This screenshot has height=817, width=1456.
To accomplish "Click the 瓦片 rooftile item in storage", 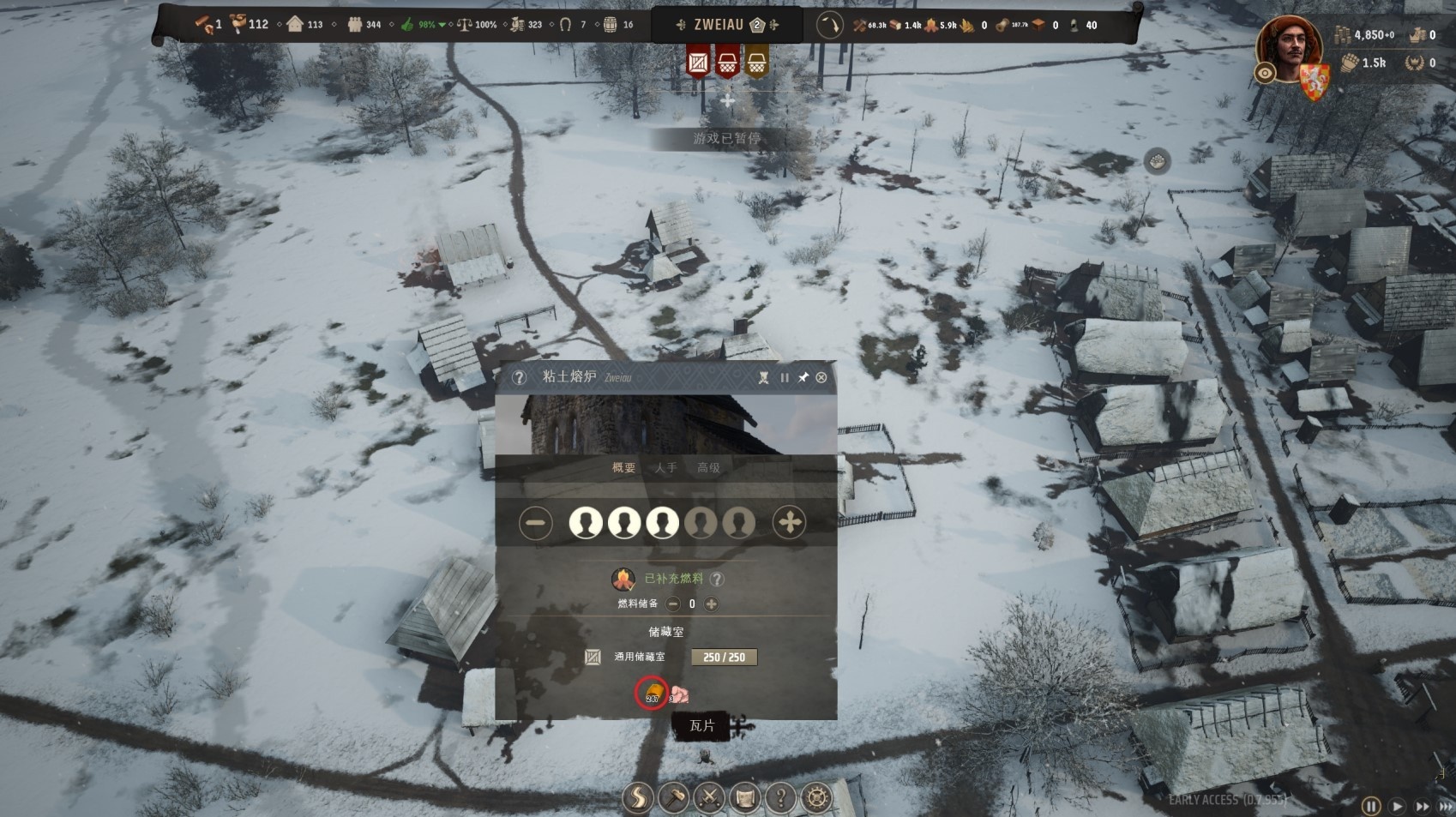I will (653, 693).
